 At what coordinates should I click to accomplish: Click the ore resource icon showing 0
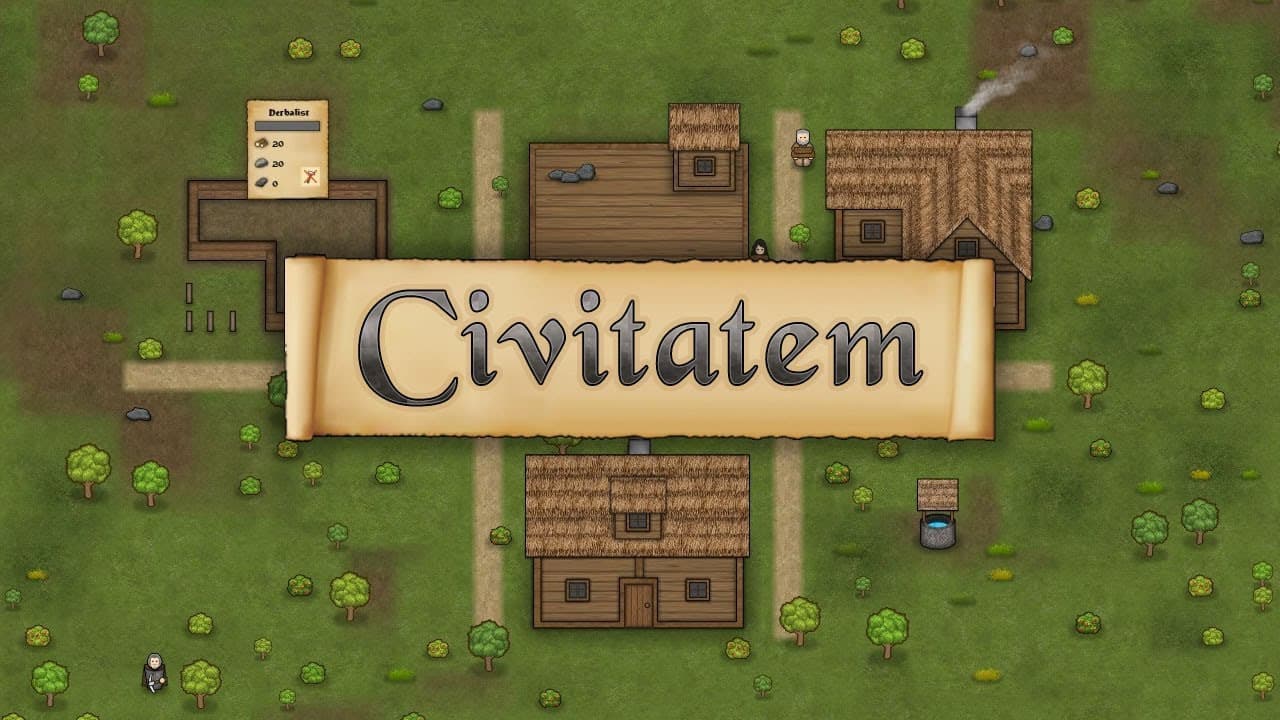coord(259,183)
